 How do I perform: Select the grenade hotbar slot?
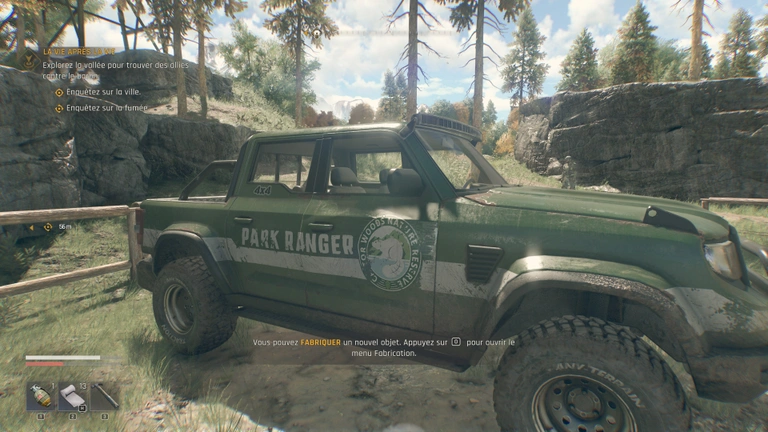(x=41, y=396)
